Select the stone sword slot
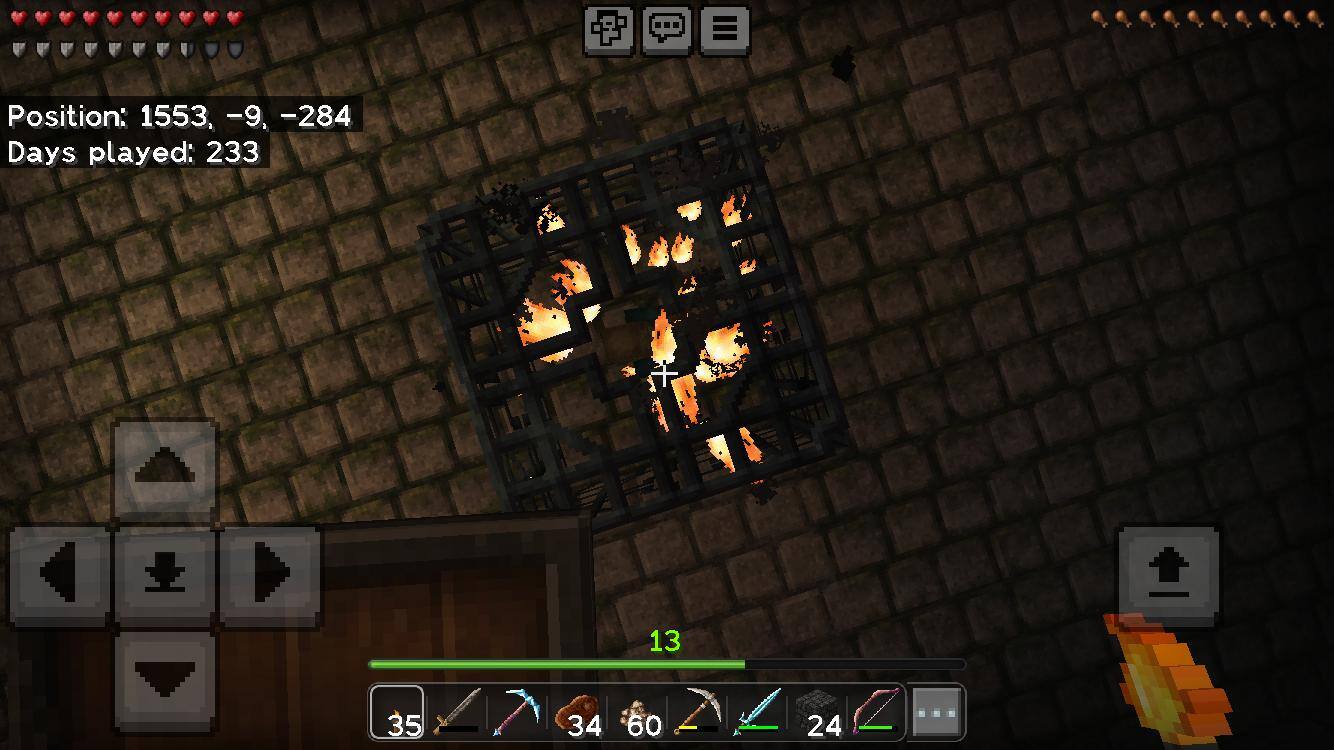The height and width of the screenshot is (750, 1334). [457, 713]
